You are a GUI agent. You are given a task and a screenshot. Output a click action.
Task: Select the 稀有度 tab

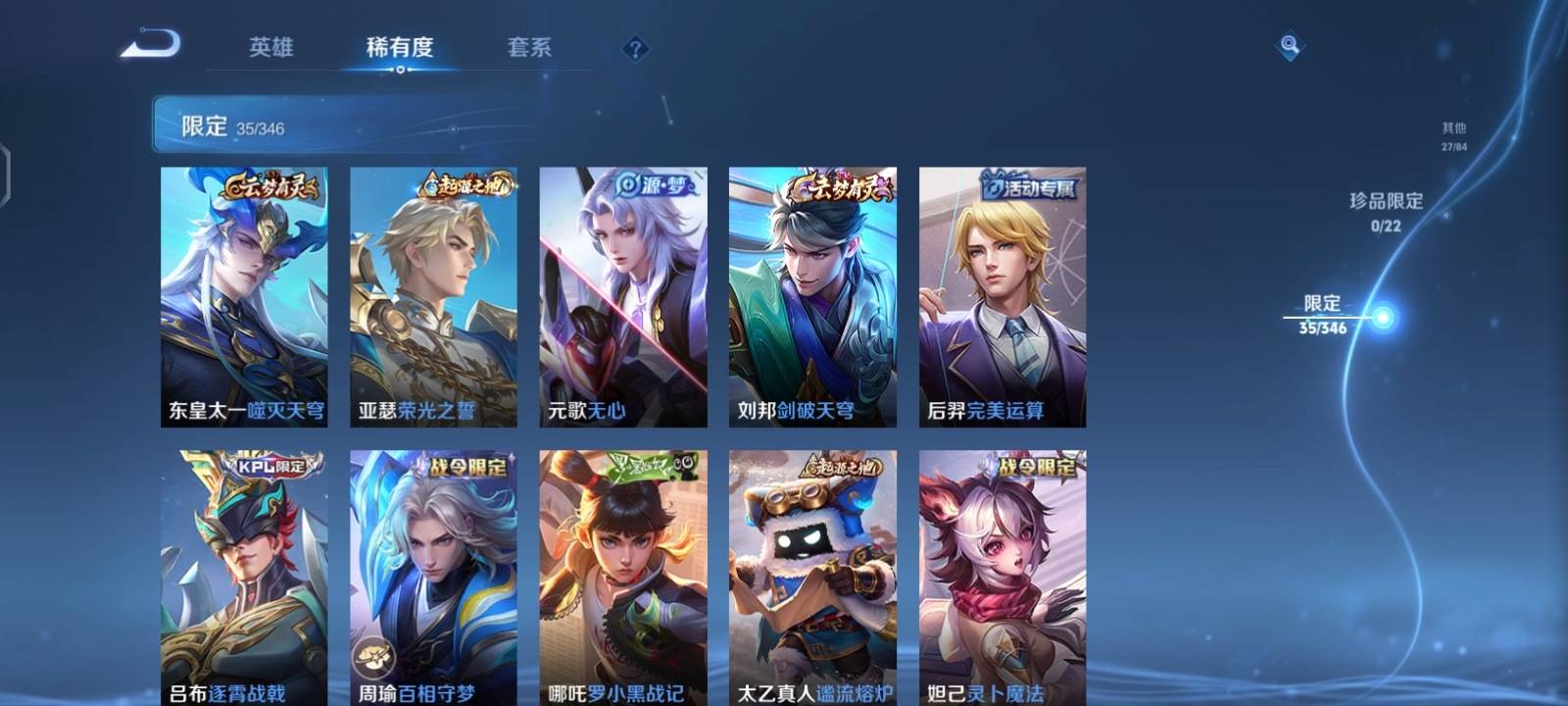tap(399, 47)
